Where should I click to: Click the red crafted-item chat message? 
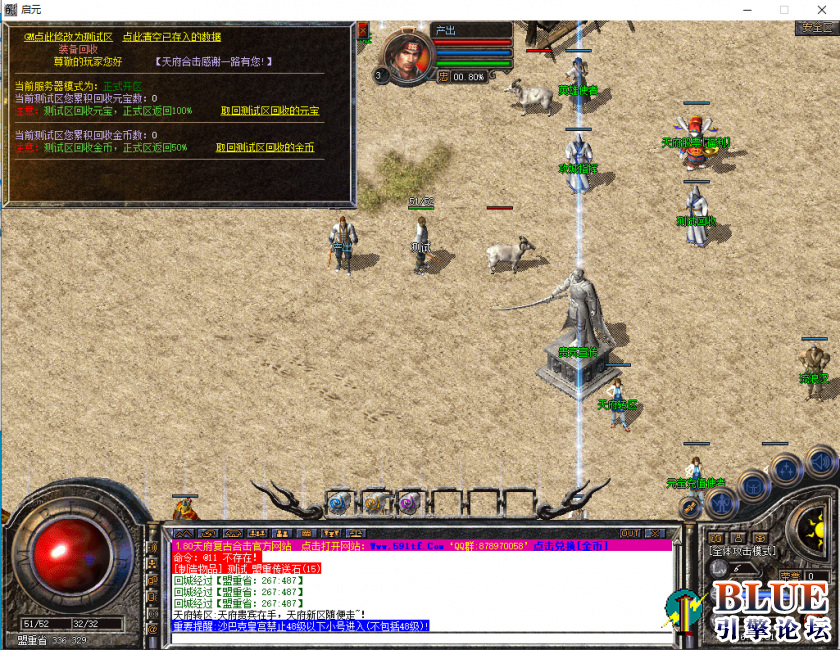(x=247, y=568)
